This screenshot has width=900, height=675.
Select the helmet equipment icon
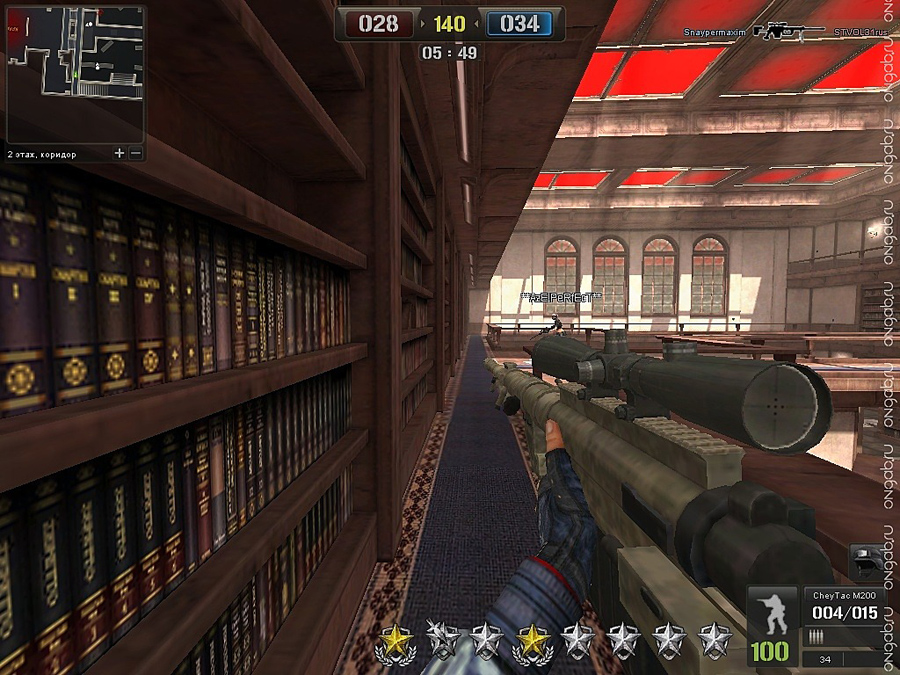tap(866, 562)
